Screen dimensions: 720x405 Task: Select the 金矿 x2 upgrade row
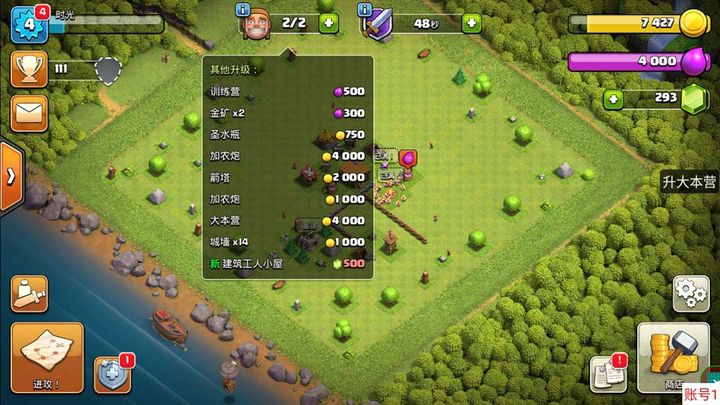pyautogui.click(x=286, y=114)
